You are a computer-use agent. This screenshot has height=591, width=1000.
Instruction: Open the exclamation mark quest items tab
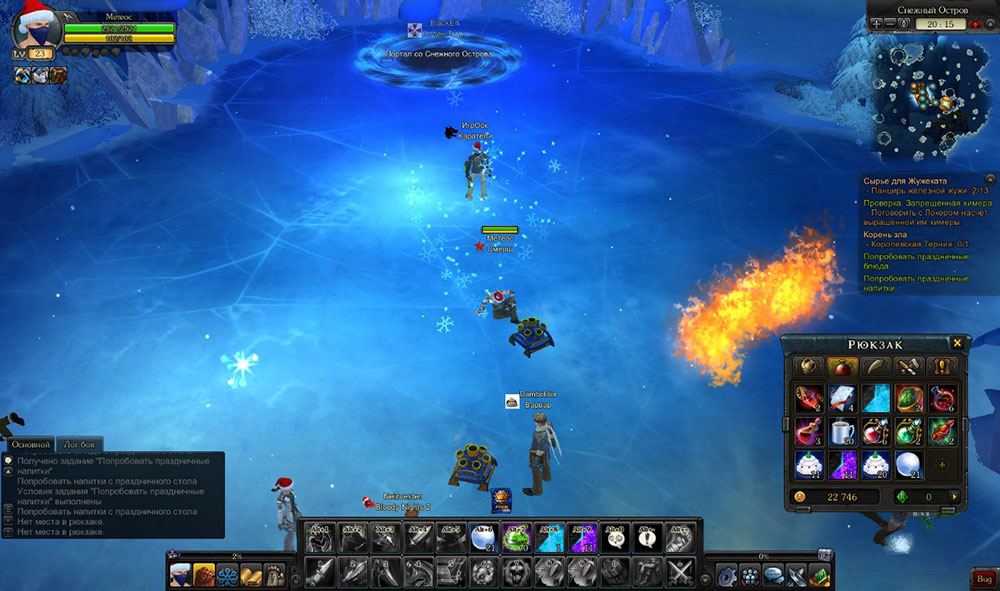(939, 367)
